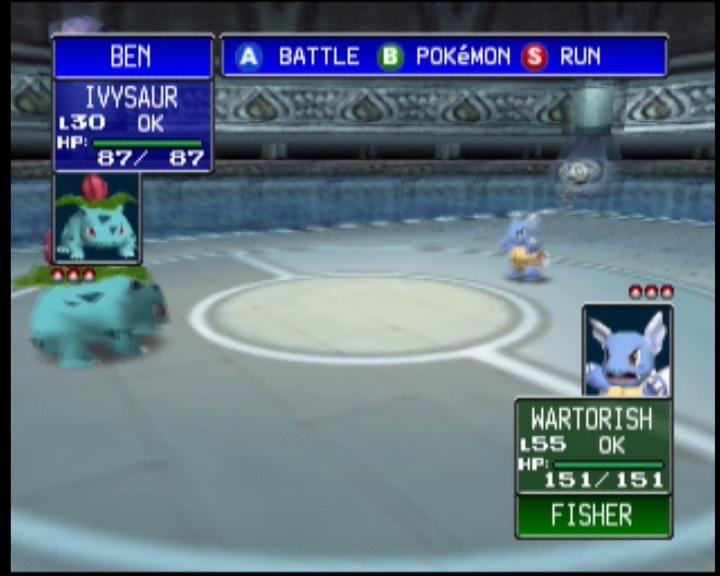Screen dimensions: 720x576
Task: Click the Wartortle portrait thumbnail
Action: pos(627,351)
